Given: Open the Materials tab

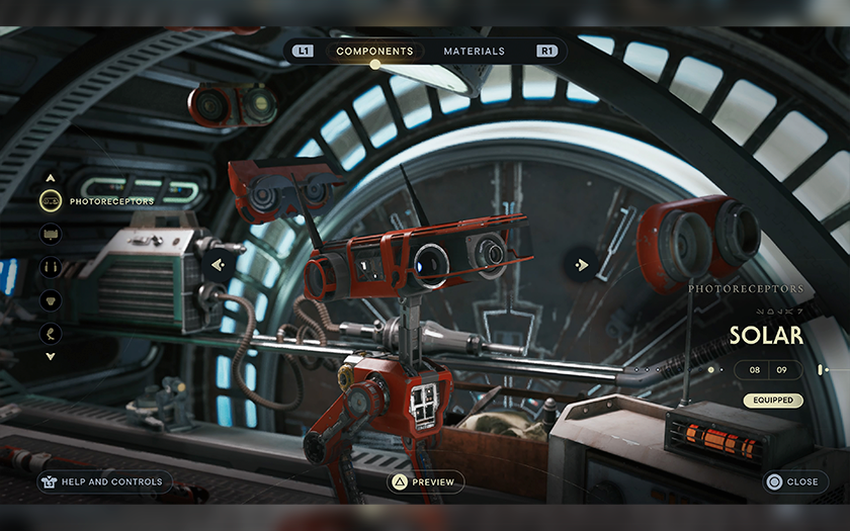Looking at the screenshot, I should (x=474, y=51).
